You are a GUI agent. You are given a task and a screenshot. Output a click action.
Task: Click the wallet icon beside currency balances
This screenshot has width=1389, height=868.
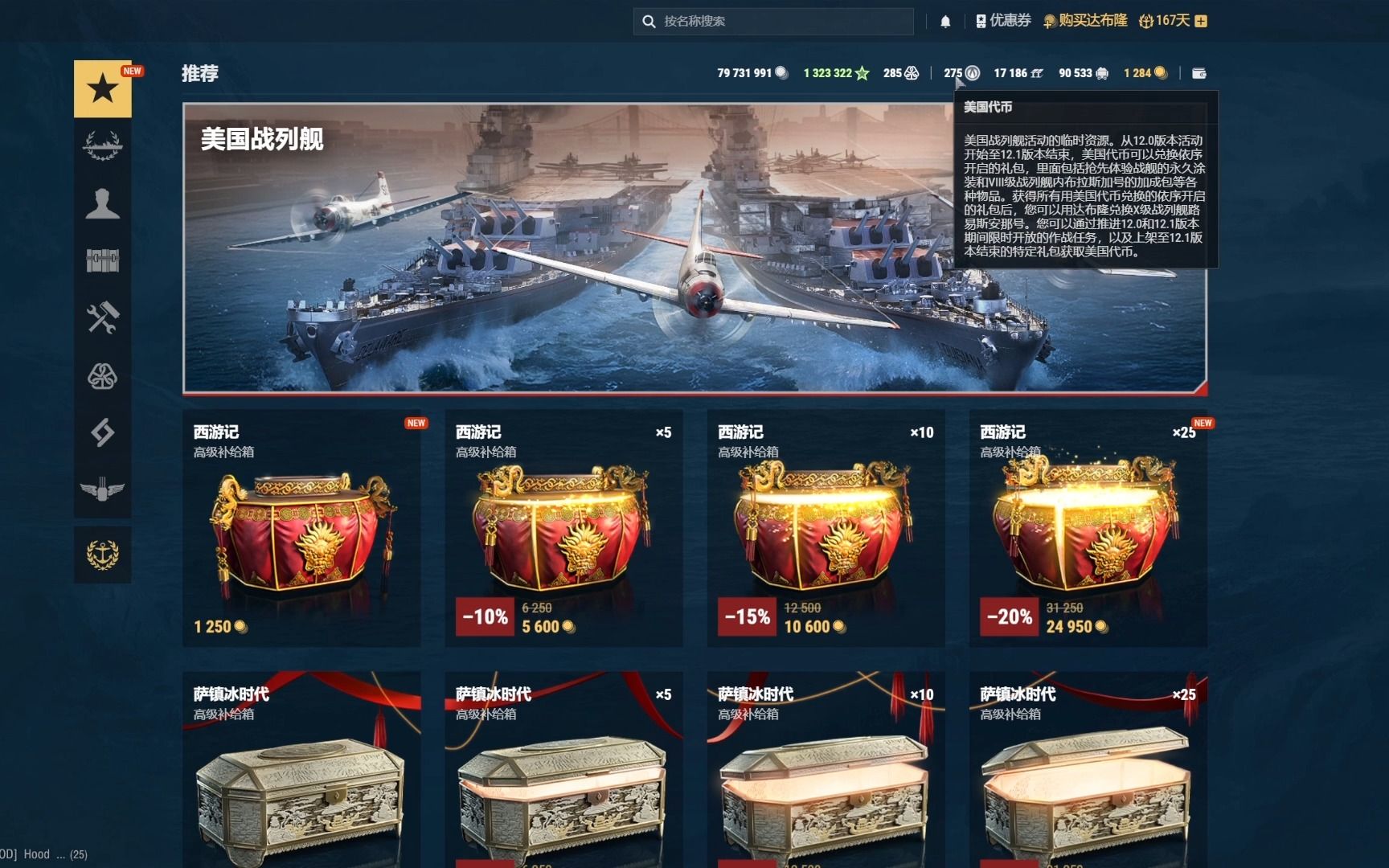point(1199,72)
